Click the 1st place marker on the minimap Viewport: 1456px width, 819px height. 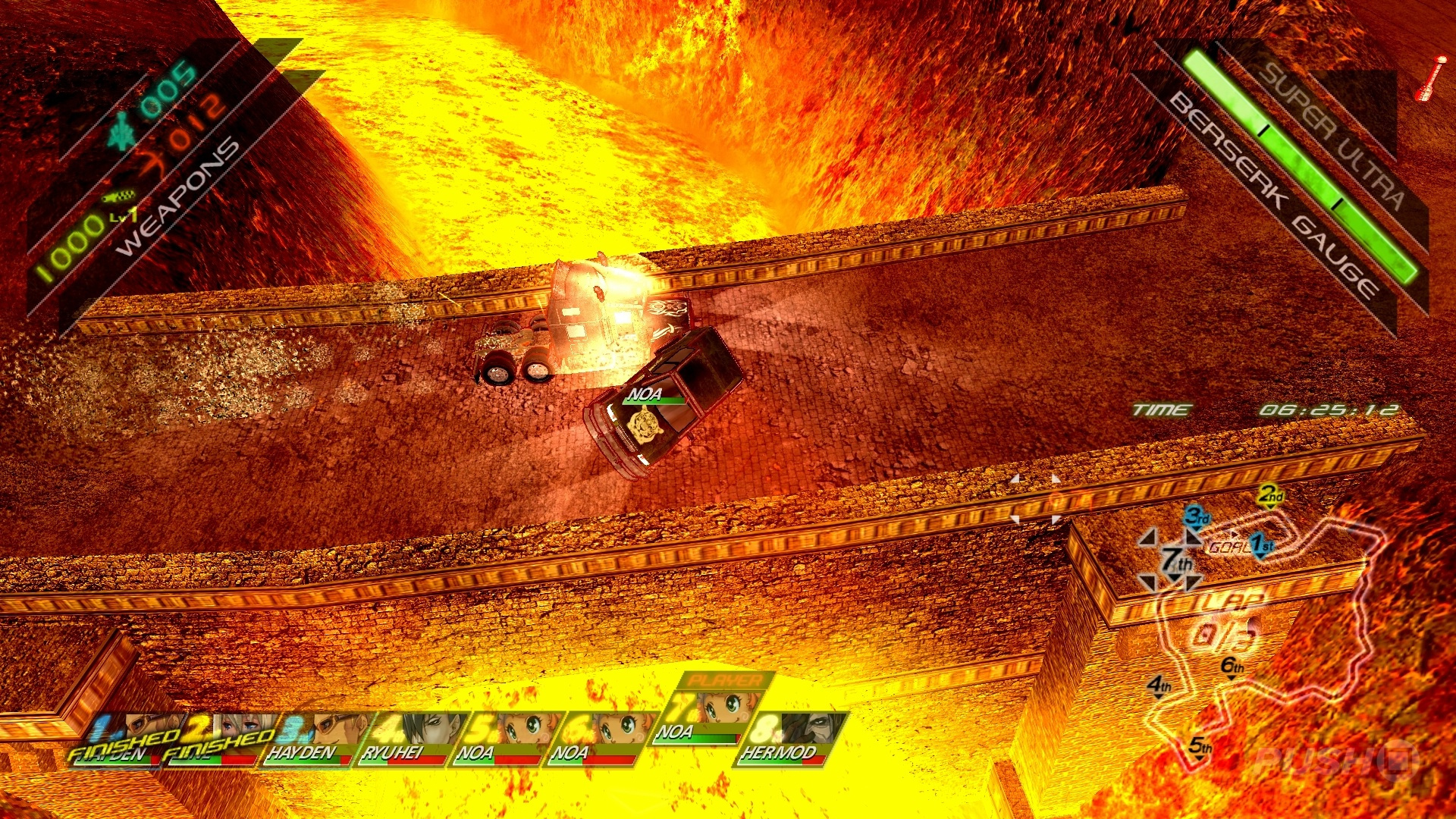[1260, 546]
